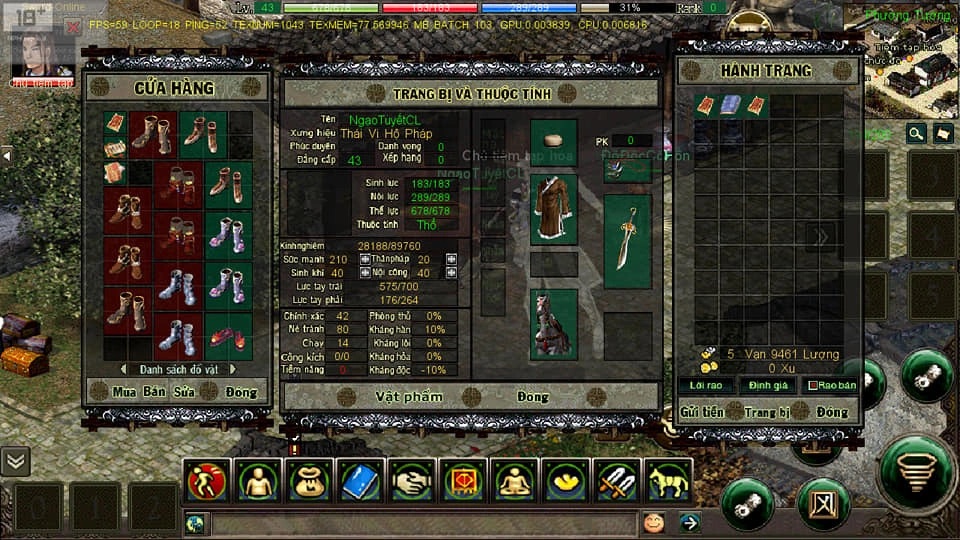Click the Bán button in the shop
Image resolution: width=960 pixels, height=540 pixels.
coord(154,392)
